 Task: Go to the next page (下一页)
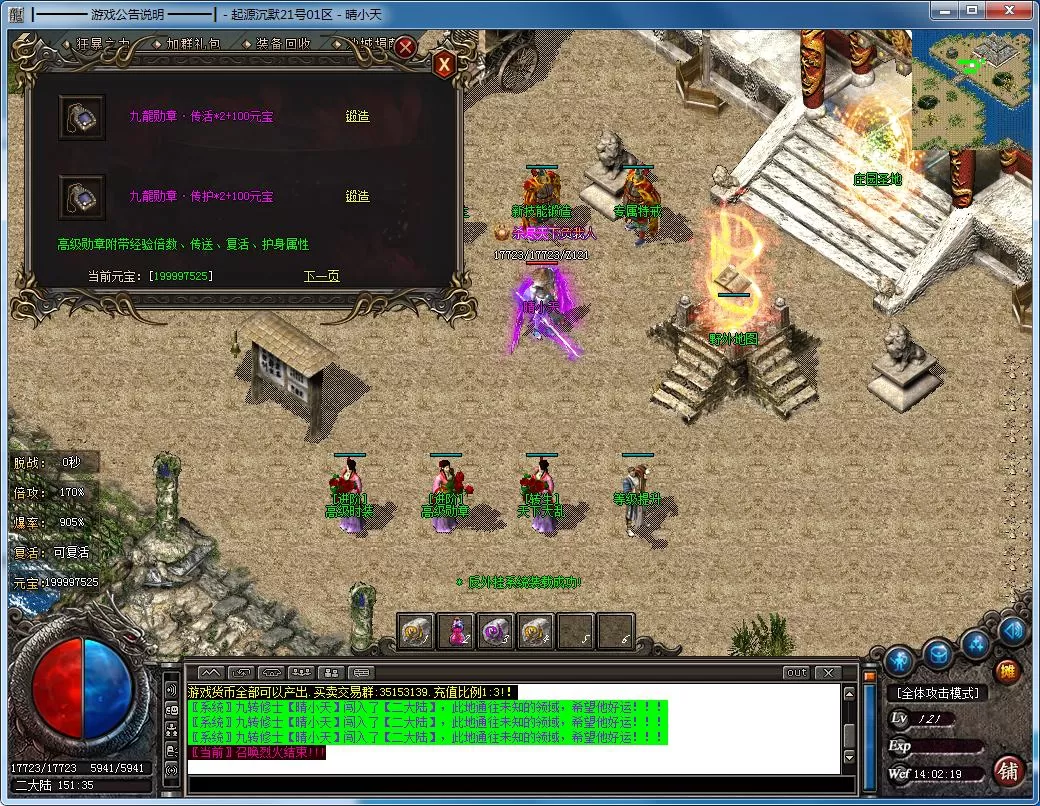tap(321, 276)
